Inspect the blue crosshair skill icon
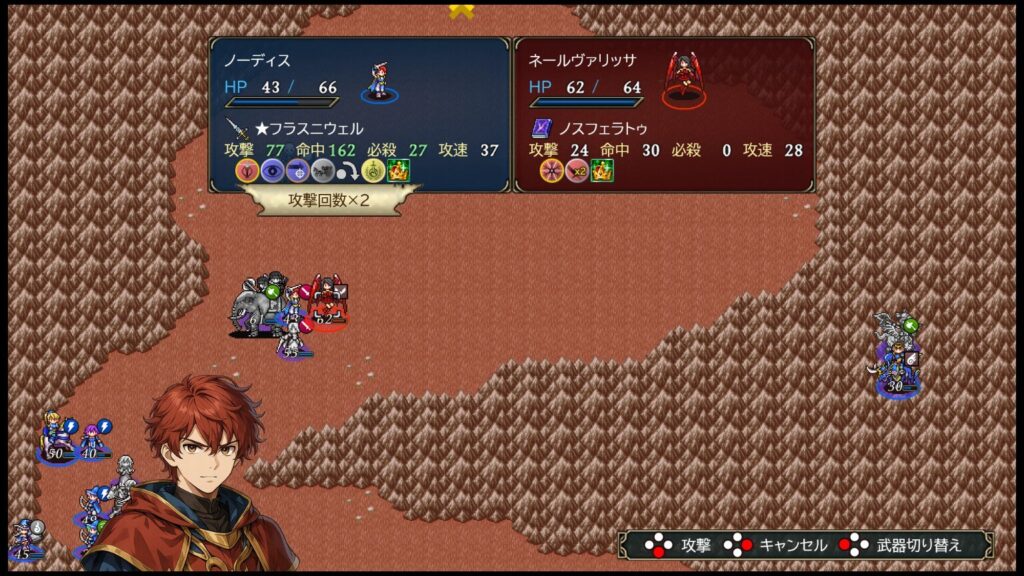This screenshot has height=576, width=1024. tap(297, 171)
